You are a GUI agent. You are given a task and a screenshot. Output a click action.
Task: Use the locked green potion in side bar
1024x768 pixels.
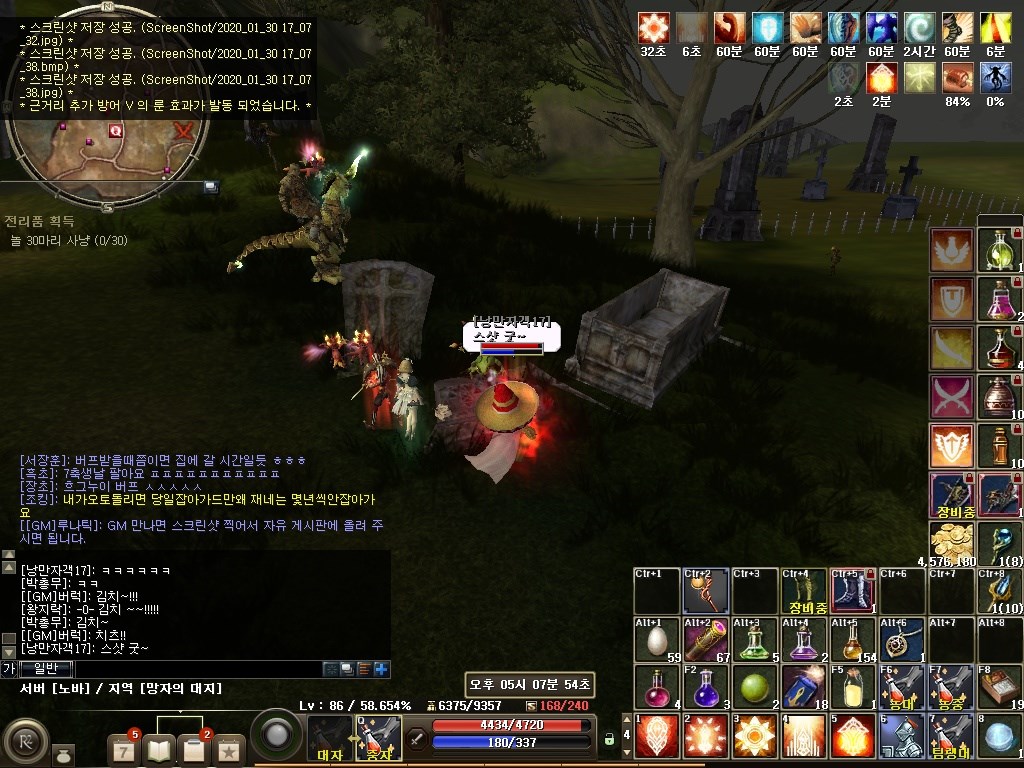pos(999,250)
